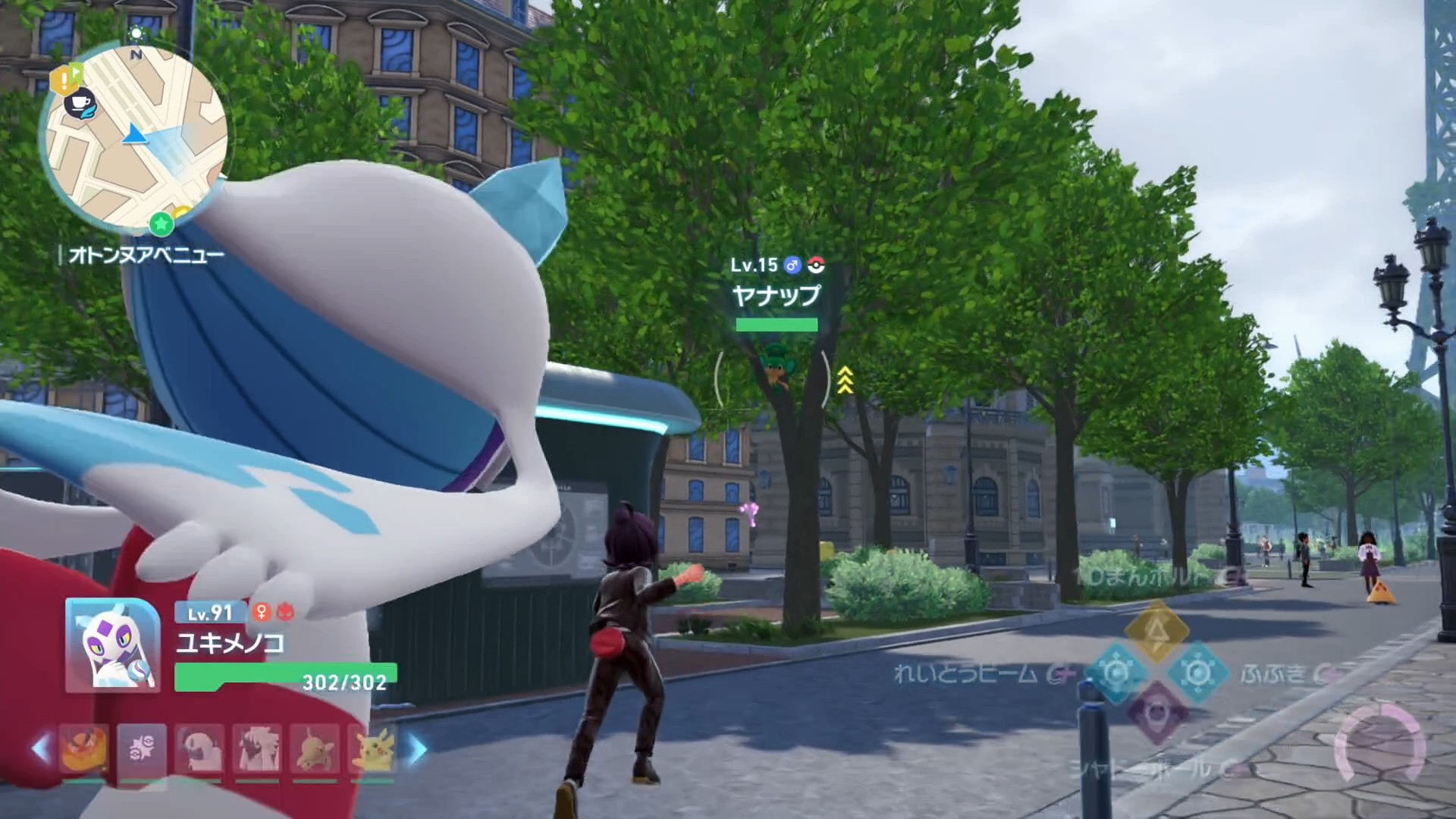1456x819 pixels.
Task: Select the café cup marker on minimap
Action: (78, 104)
